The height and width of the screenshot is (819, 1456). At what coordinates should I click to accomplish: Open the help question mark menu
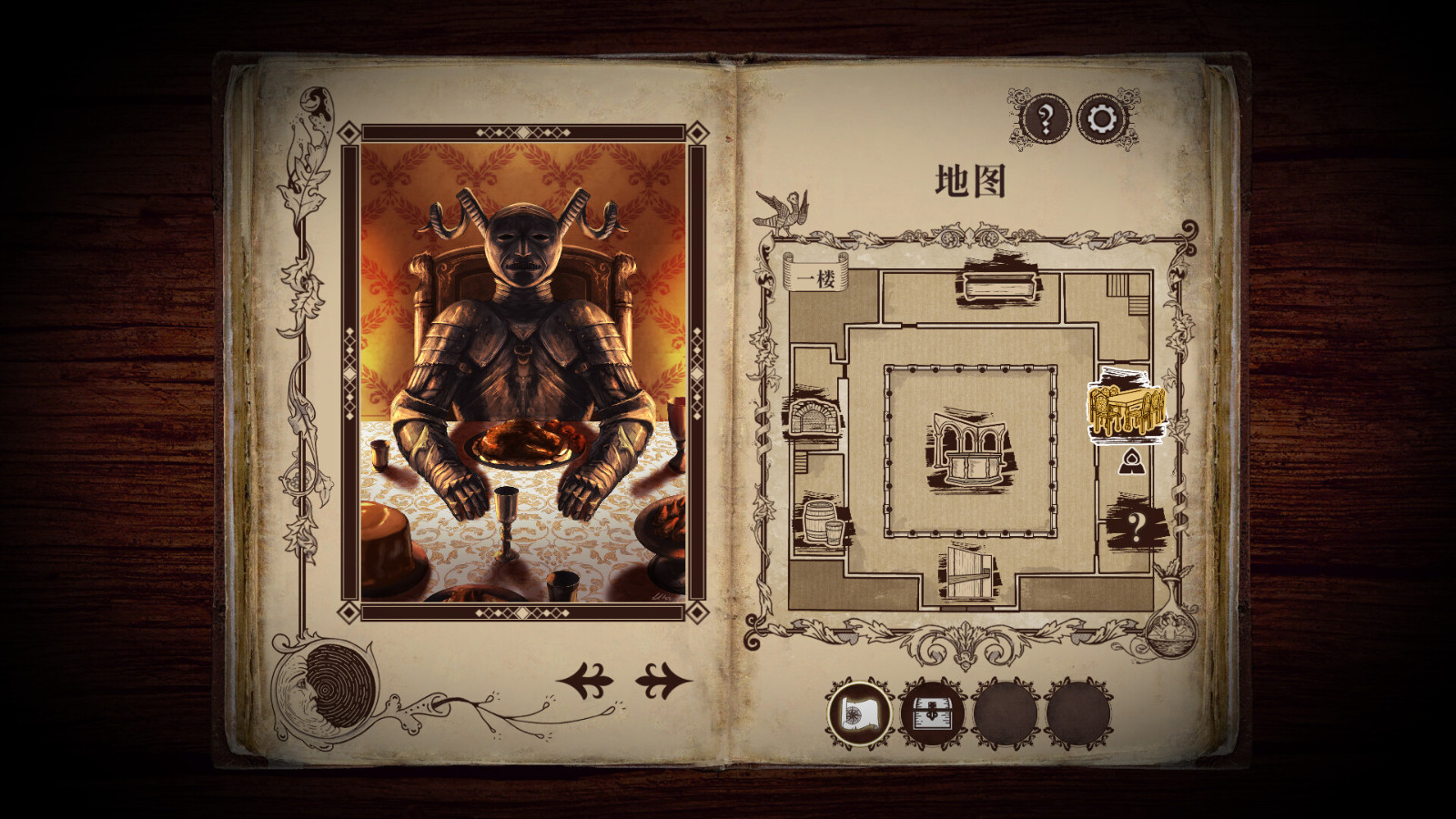coord(1048,116)
